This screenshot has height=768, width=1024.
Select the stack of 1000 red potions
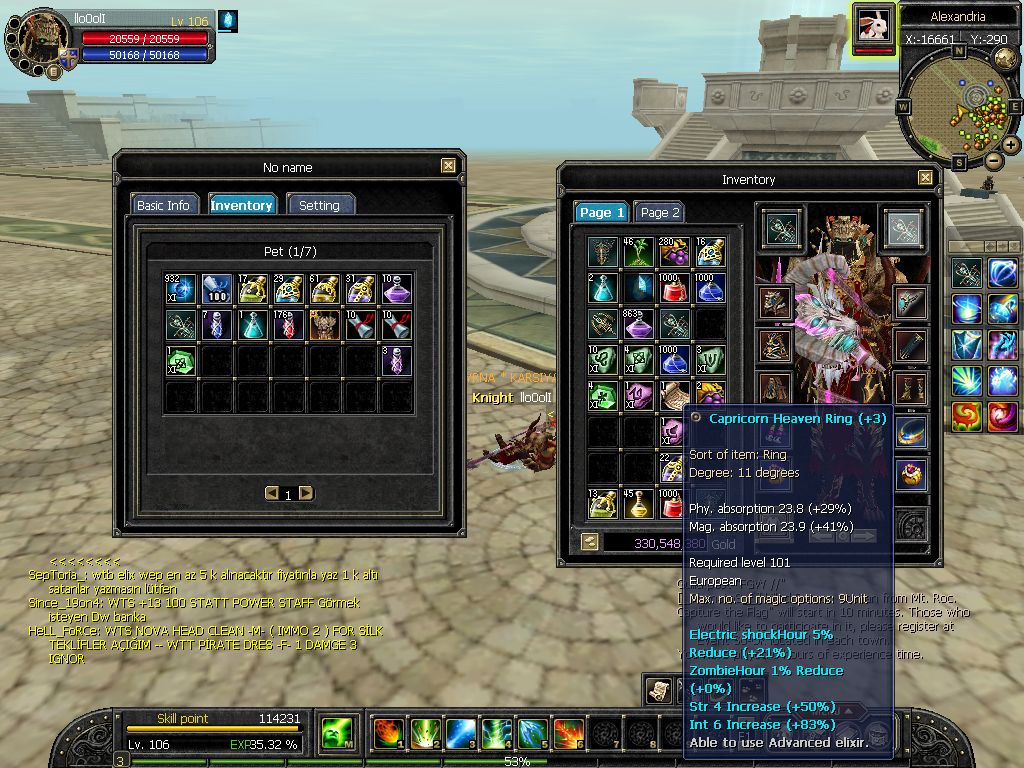(x=674, y=288)
